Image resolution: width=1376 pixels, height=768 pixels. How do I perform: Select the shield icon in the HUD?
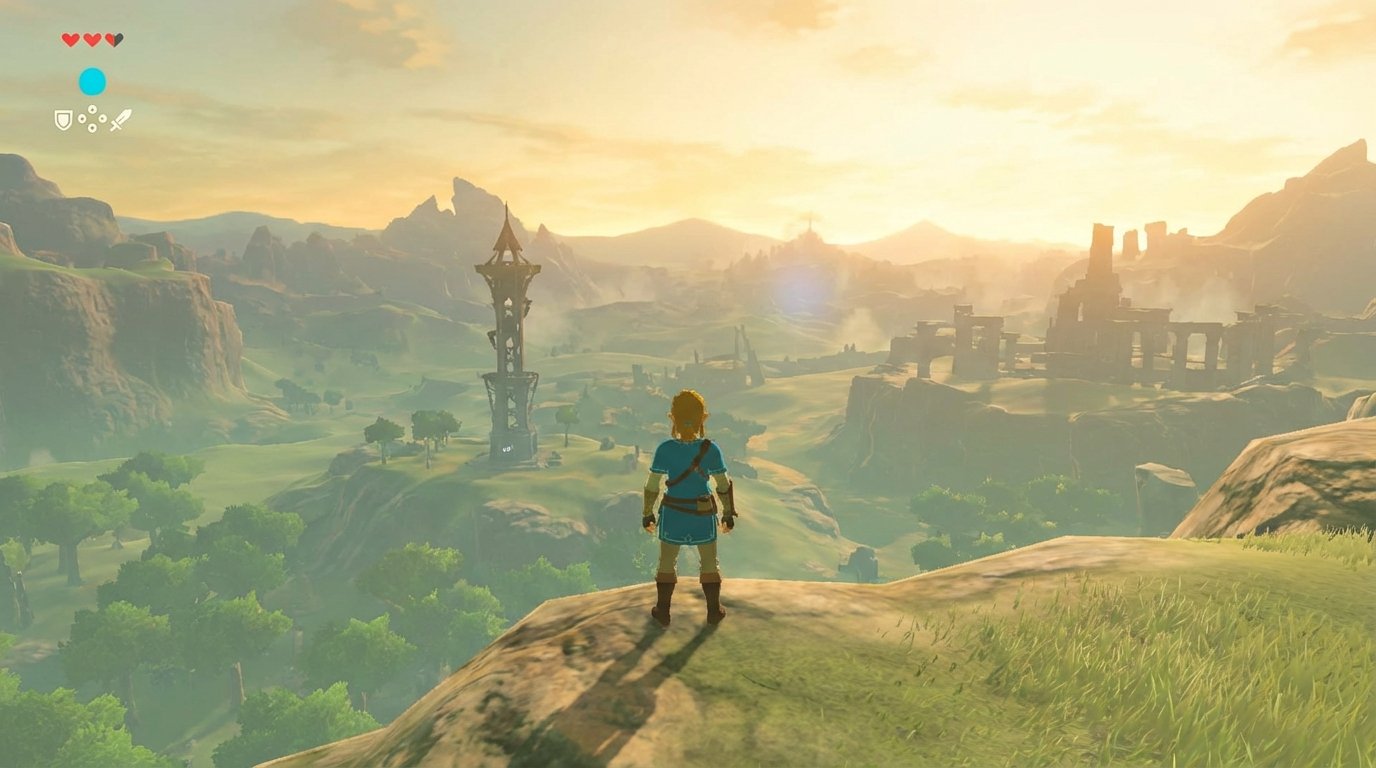click(64, 120)
